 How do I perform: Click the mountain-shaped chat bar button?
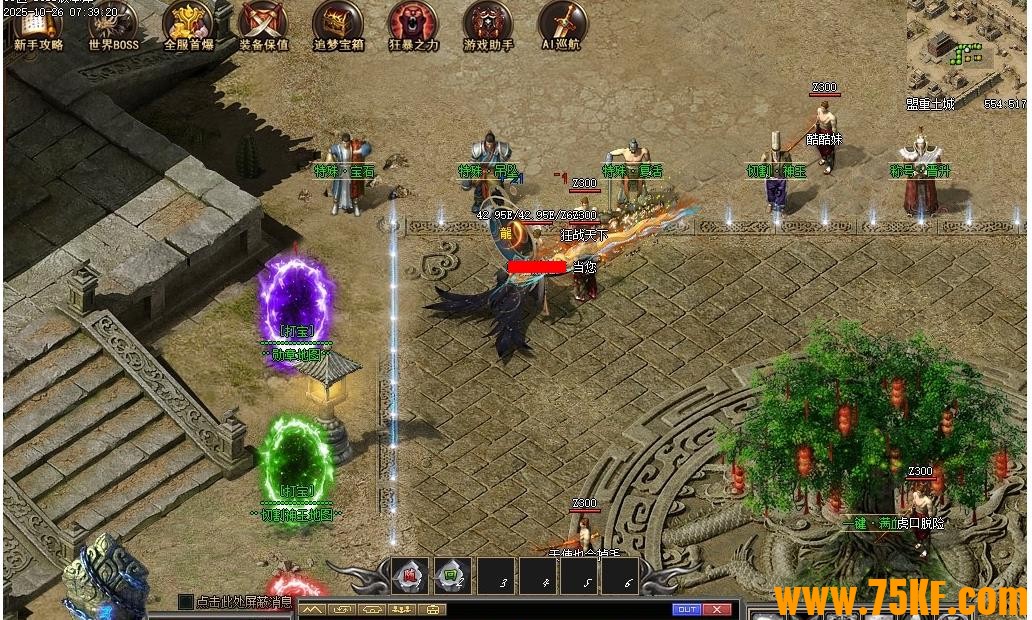coord(313,609)
